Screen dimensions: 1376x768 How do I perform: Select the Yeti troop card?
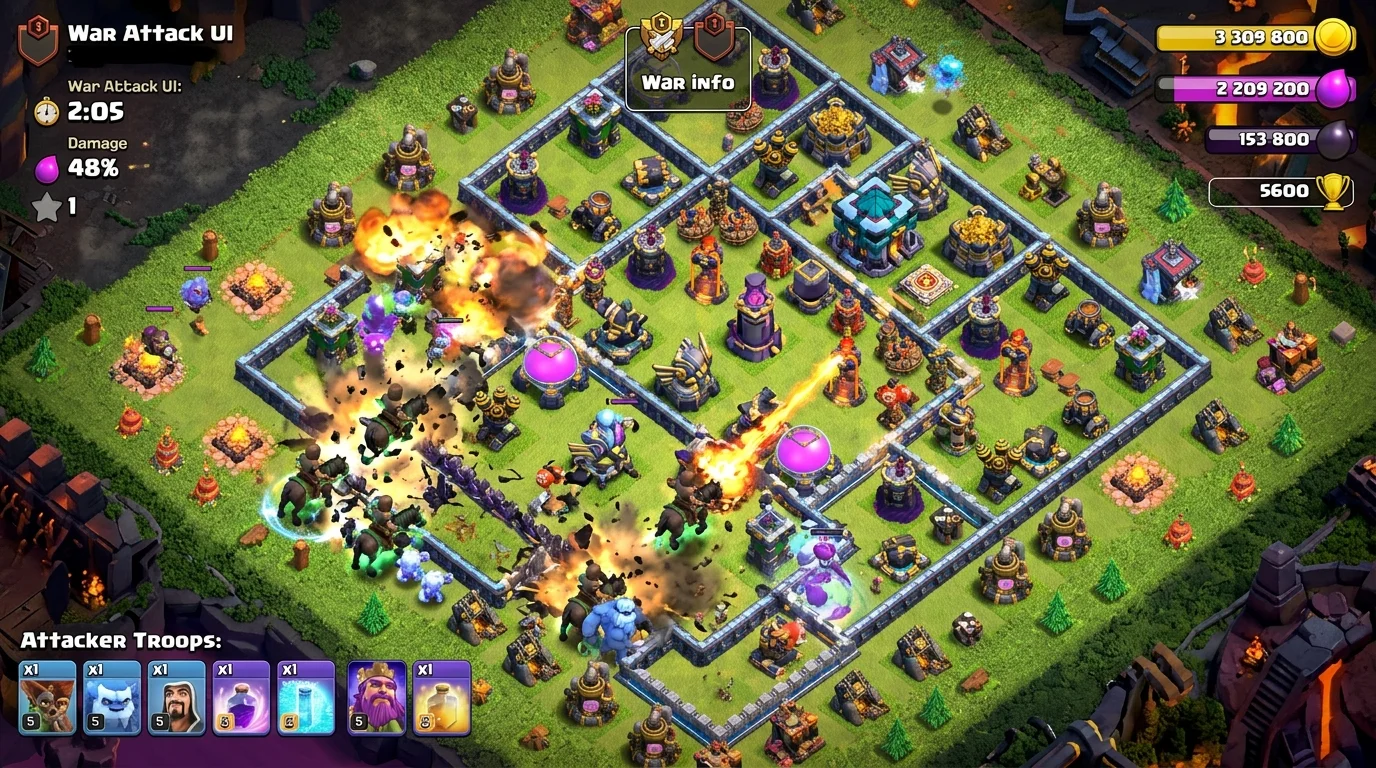click(x=112, y=697)
